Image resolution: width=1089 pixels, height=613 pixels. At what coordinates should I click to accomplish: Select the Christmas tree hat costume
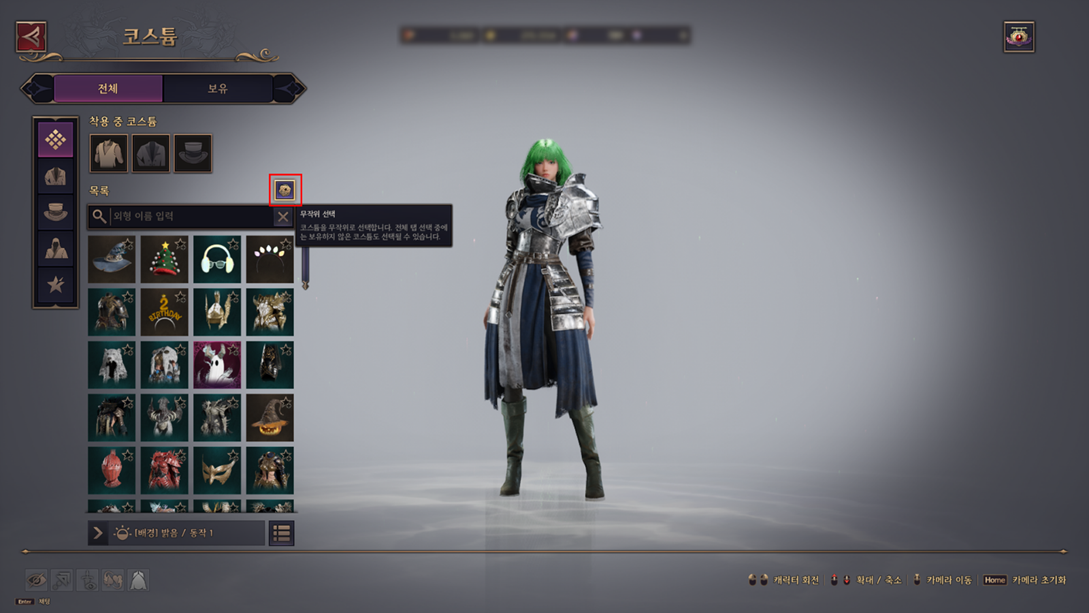coord(164,259)
